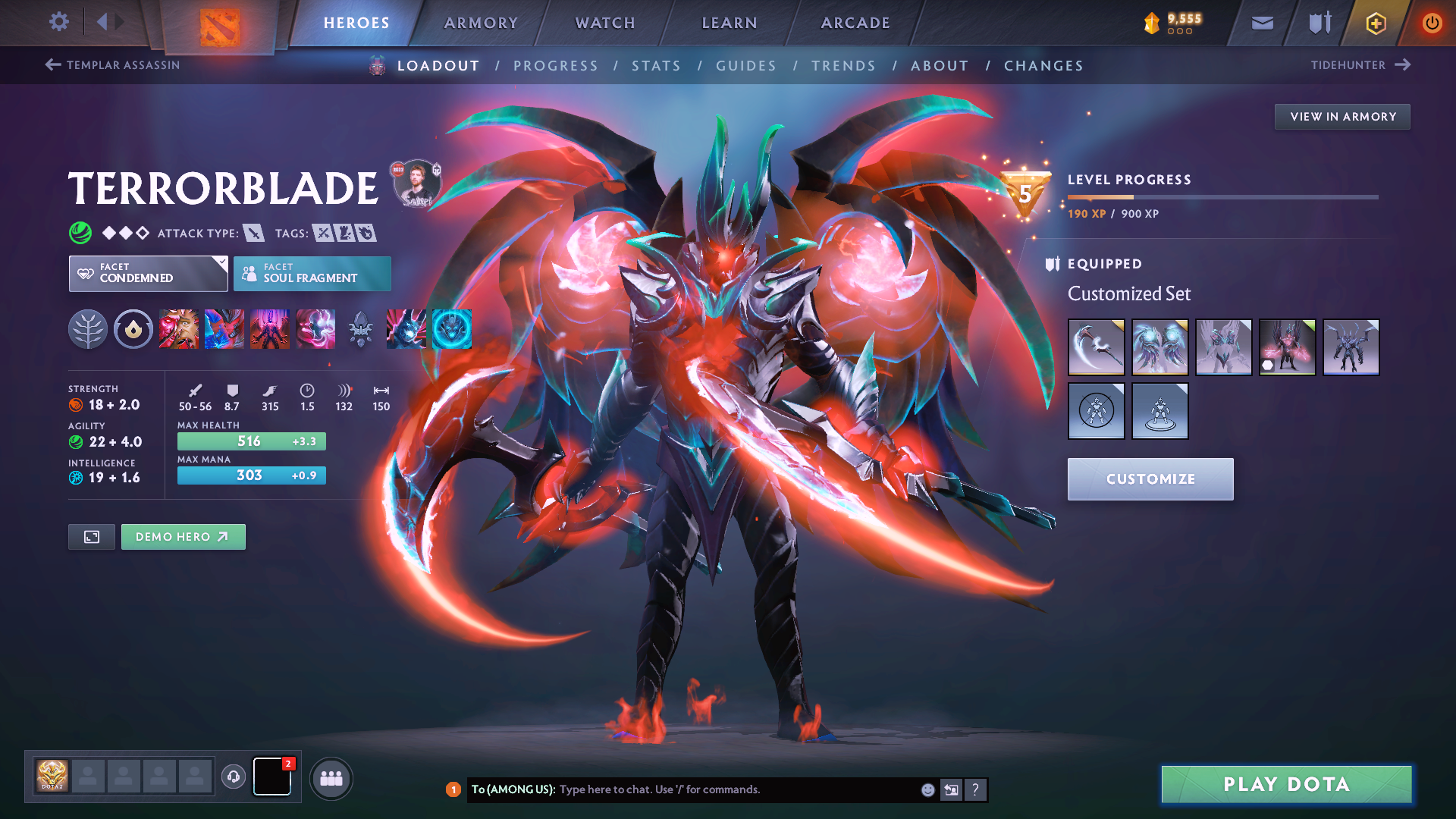Select the innate ability icon
This screenshot has height=819, width=1456.
pyautogui.click(x=133, y=329)
